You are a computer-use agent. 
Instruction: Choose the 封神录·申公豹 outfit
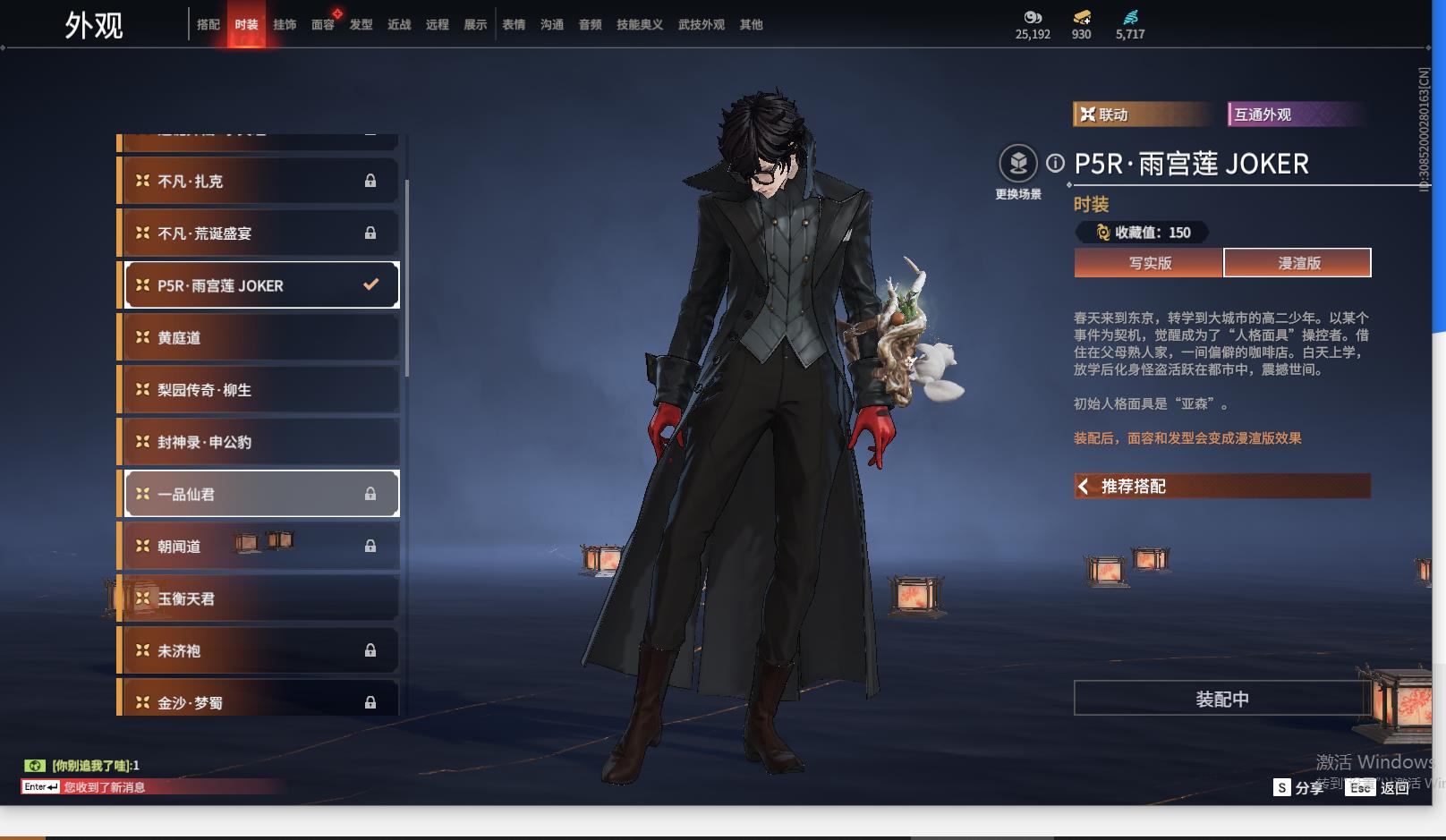pos(259,442)
